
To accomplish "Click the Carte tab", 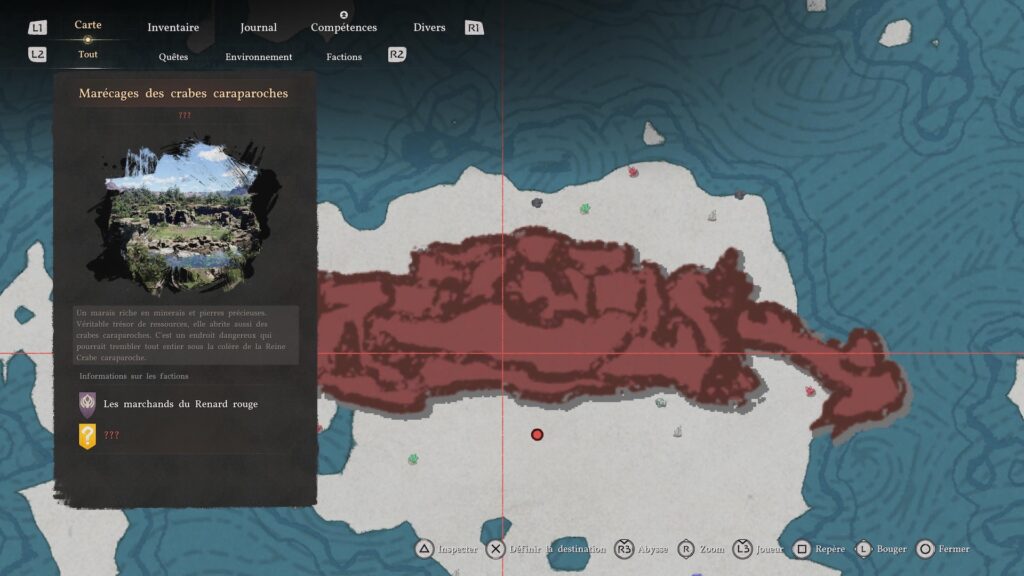I will [x=88, y=25].
